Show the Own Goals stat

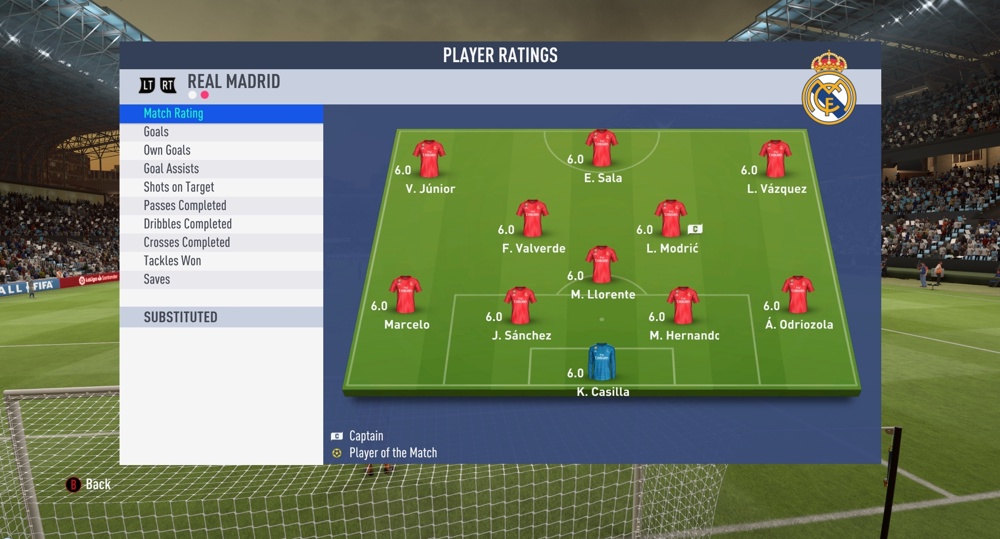tap(220, 150)
